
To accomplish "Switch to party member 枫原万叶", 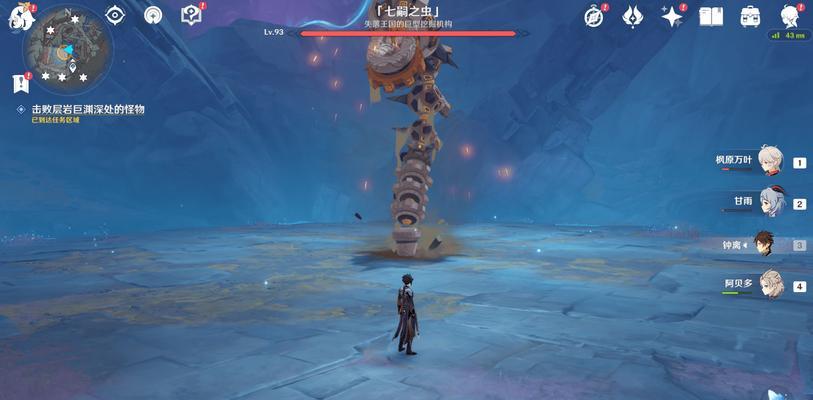I will click(x=770, y=161).
